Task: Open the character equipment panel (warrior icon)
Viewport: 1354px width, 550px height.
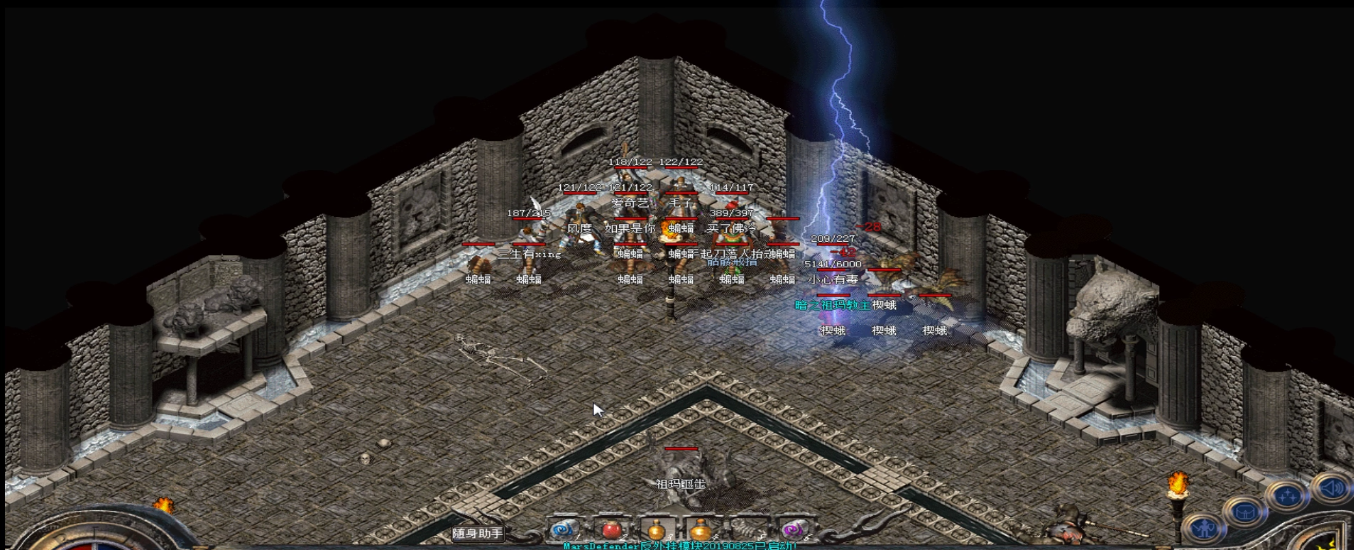Action: (1204, 527)
